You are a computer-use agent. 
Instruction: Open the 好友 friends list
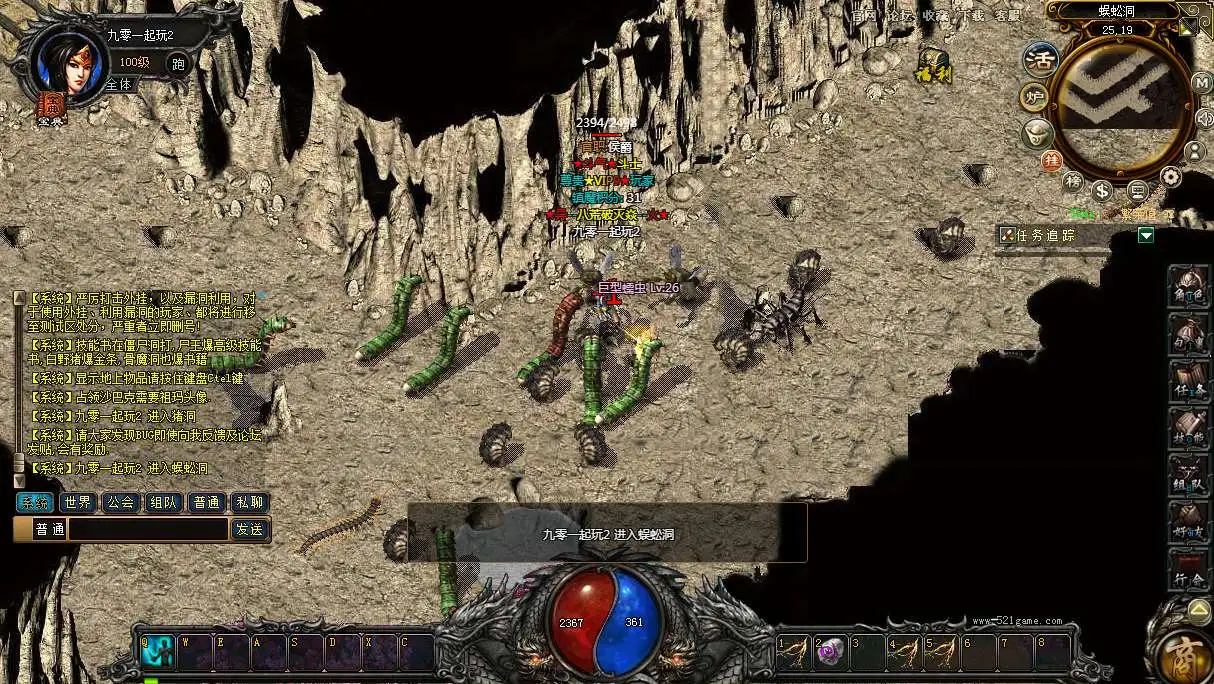pos(1189,522)
